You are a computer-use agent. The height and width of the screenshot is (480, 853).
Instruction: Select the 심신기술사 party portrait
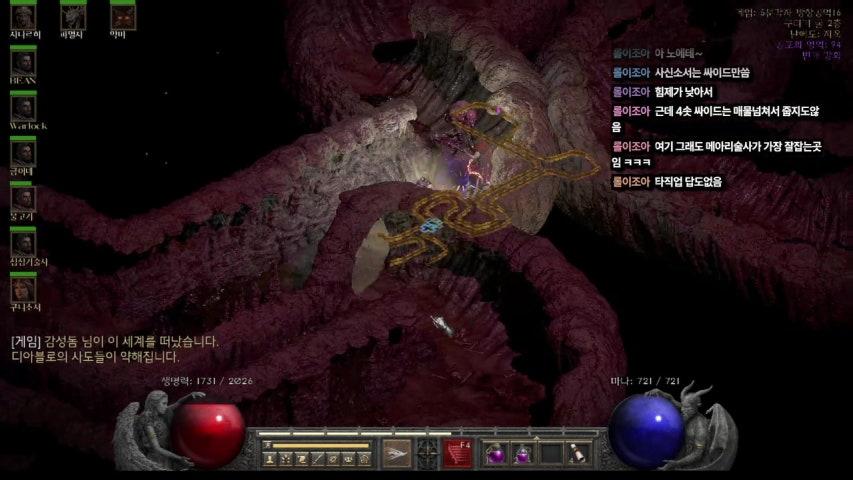(x=22, y=243)
